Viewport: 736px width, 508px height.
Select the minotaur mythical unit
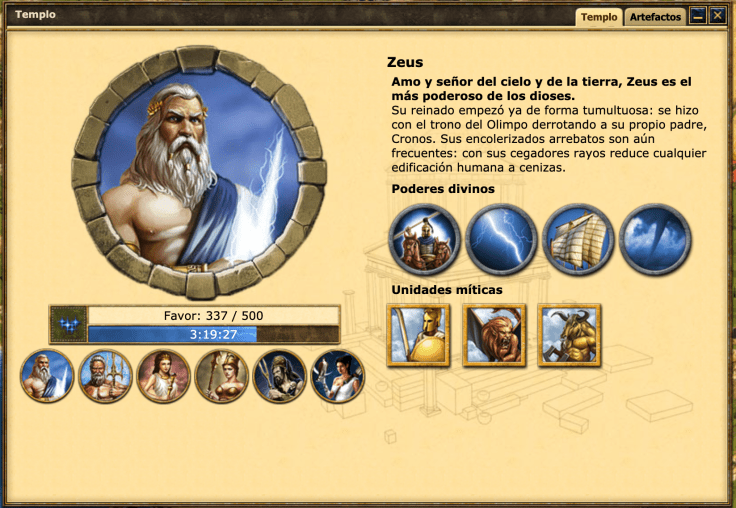coord(569,335)
